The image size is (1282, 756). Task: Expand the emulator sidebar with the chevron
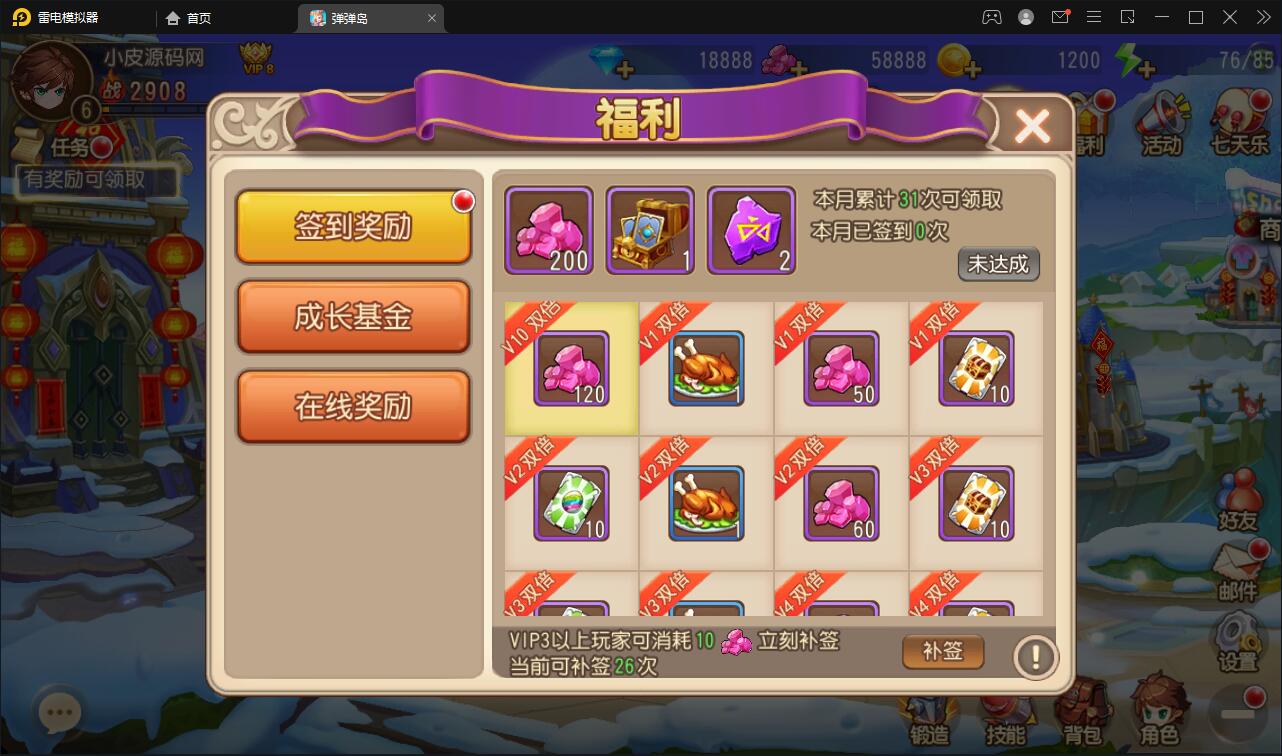point(1263,17)
